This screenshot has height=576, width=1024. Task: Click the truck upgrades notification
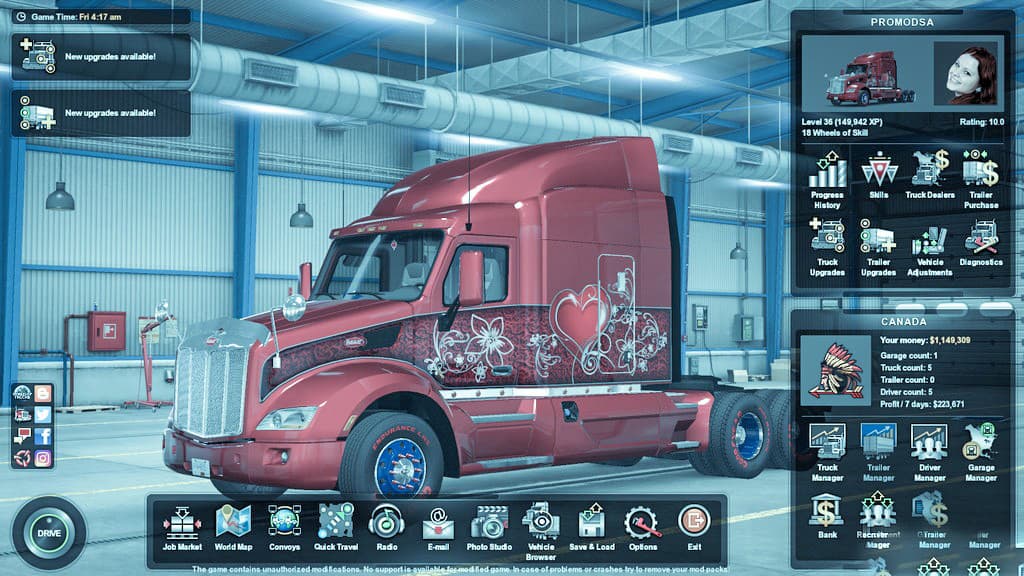pos(100,57)
